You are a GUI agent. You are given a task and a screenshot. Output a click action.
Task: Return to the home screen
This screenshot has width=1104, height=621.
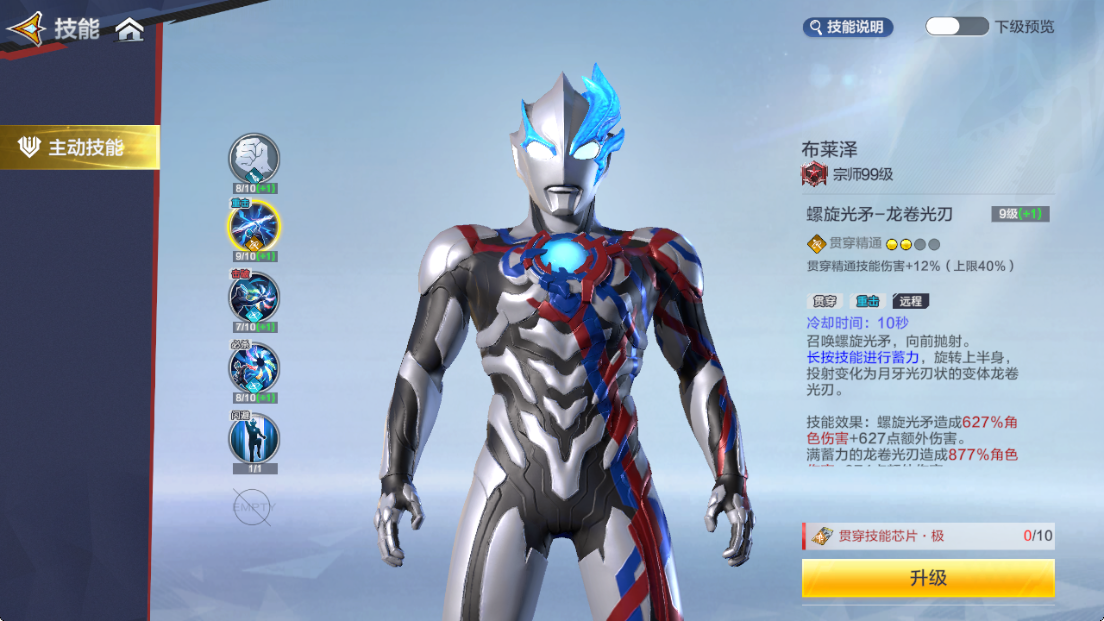tap(130, 30)
